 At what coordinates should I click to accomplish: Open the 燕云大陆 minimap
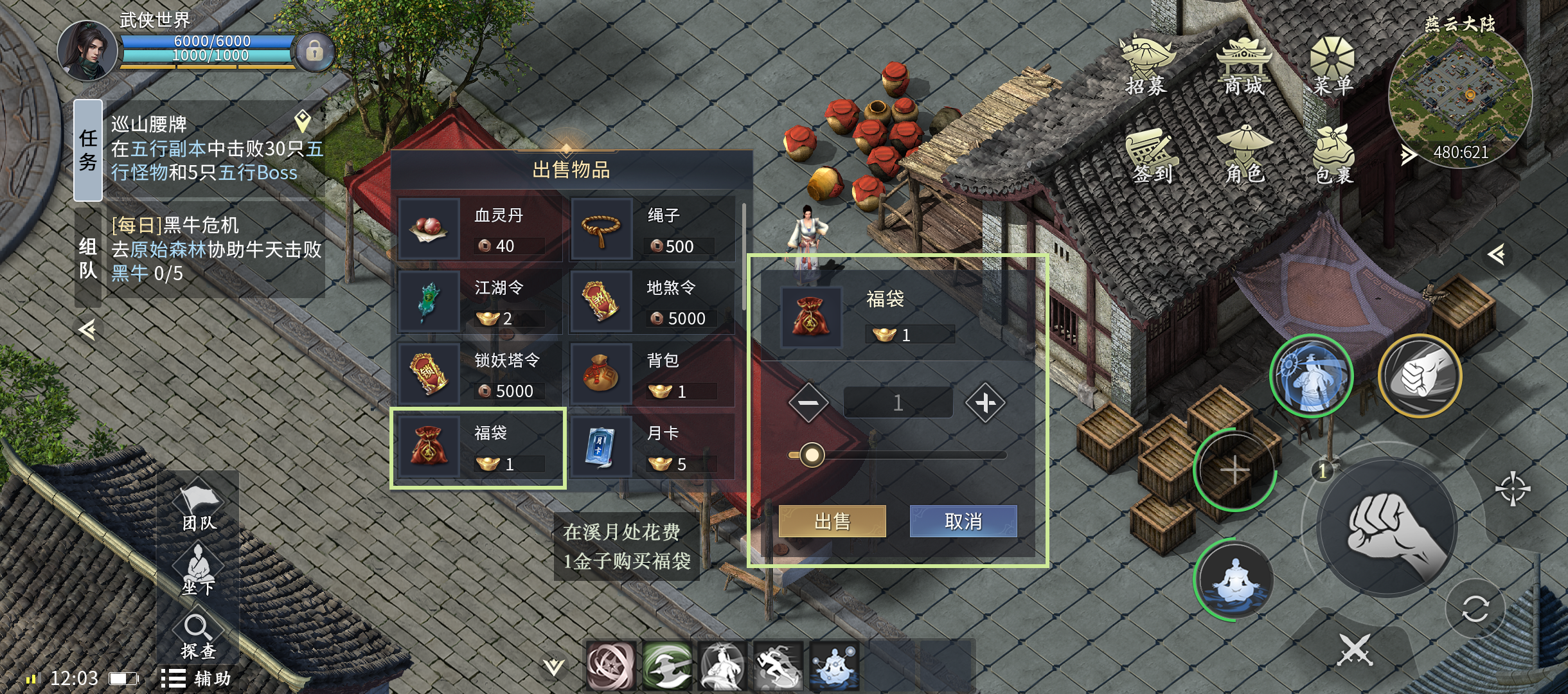coord(1460,96)
